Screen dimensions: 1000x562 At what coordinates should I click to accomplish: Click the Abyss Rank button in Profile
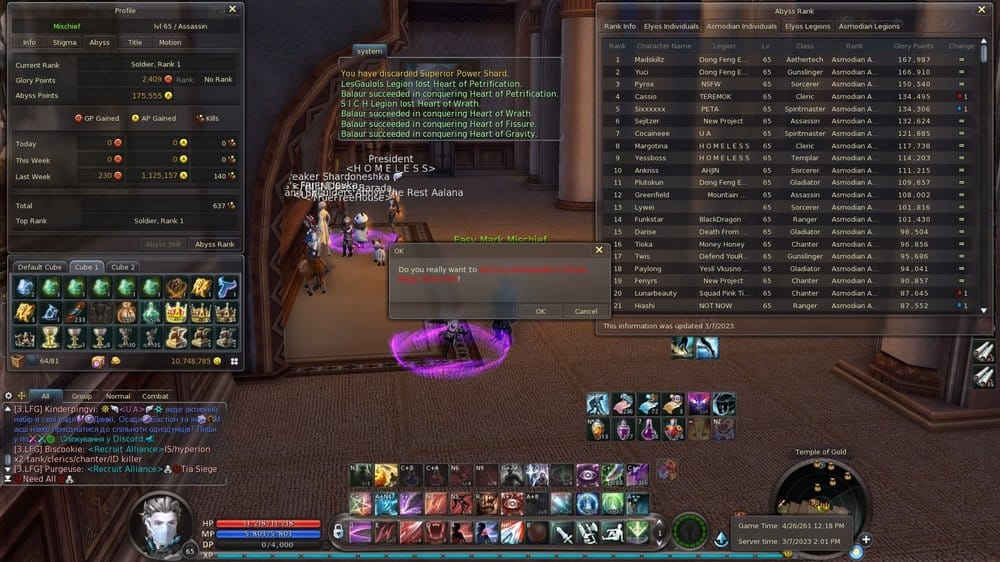pyautogui.click(x=214, y=244)
